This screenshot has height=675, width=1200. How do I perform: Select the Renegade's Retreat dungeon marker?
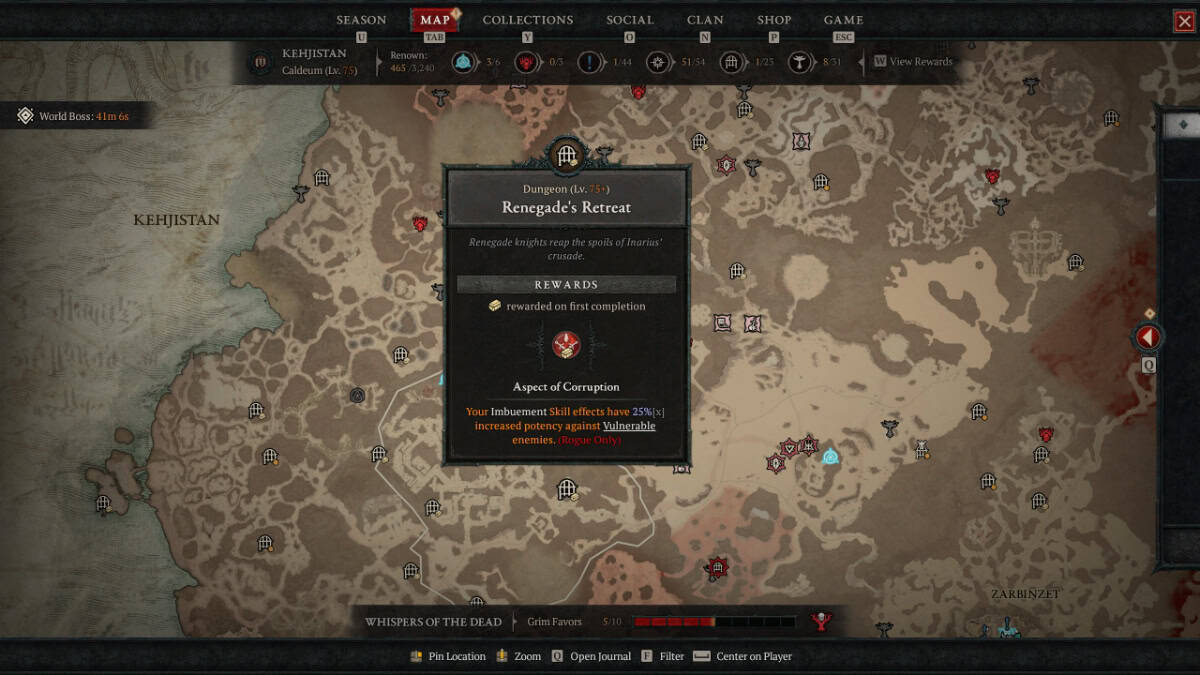(567, 155)
